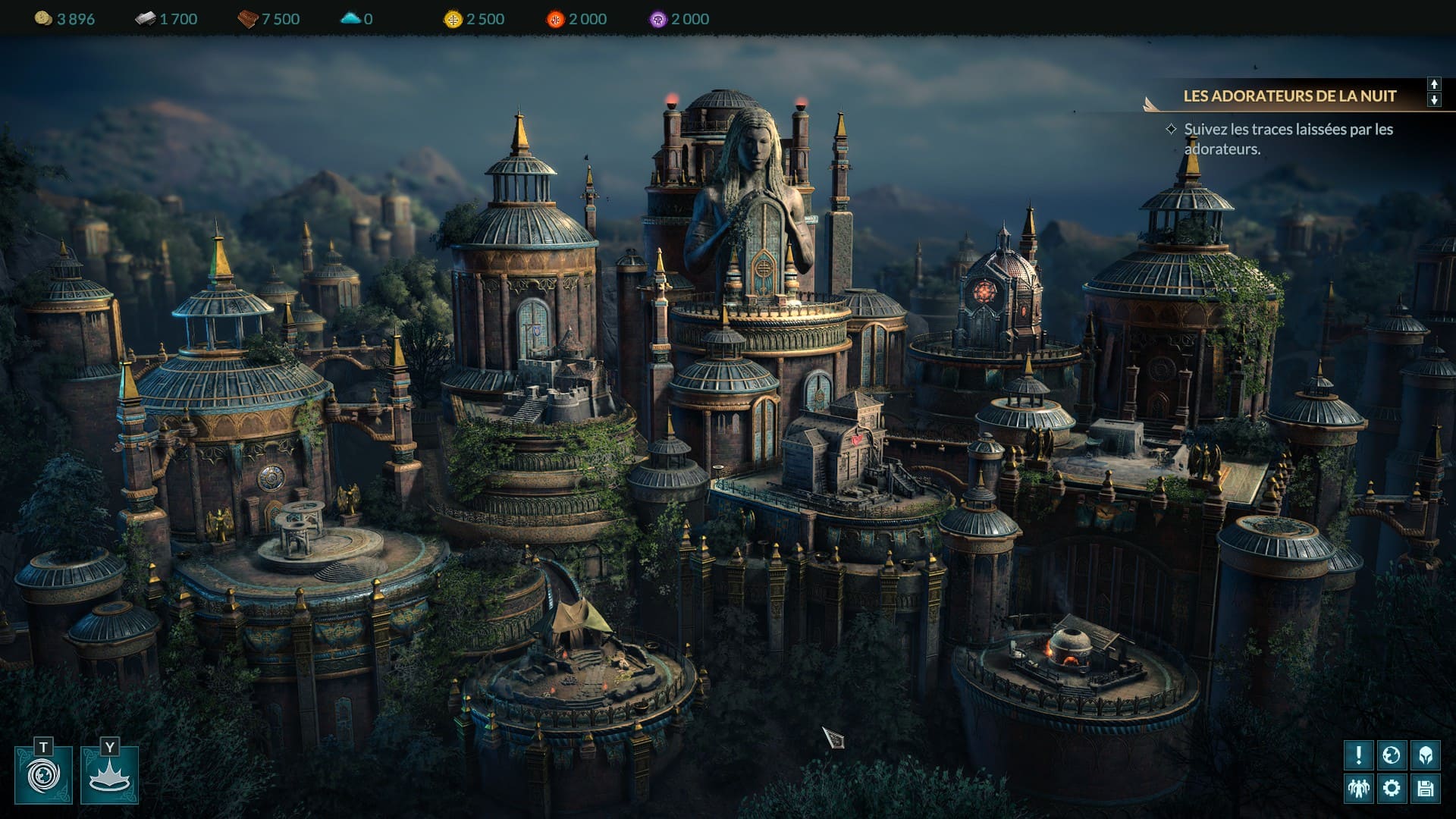Open the helmet hero screen
This screenshot has height=819, width=1456.
[1425, 755]
